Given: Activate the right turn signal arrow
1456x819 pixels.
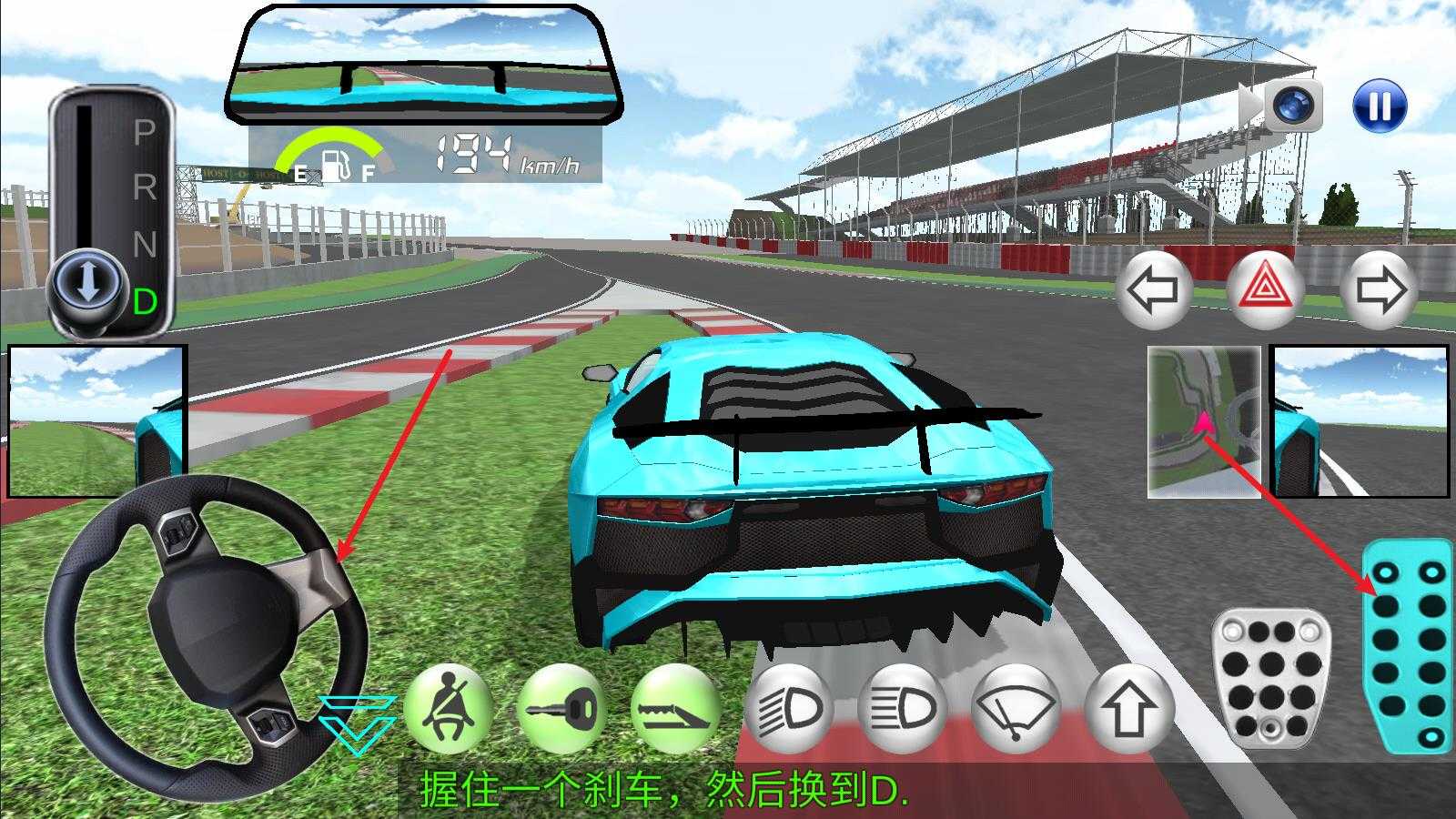Looking at the screenshot, I should 1380,290.
